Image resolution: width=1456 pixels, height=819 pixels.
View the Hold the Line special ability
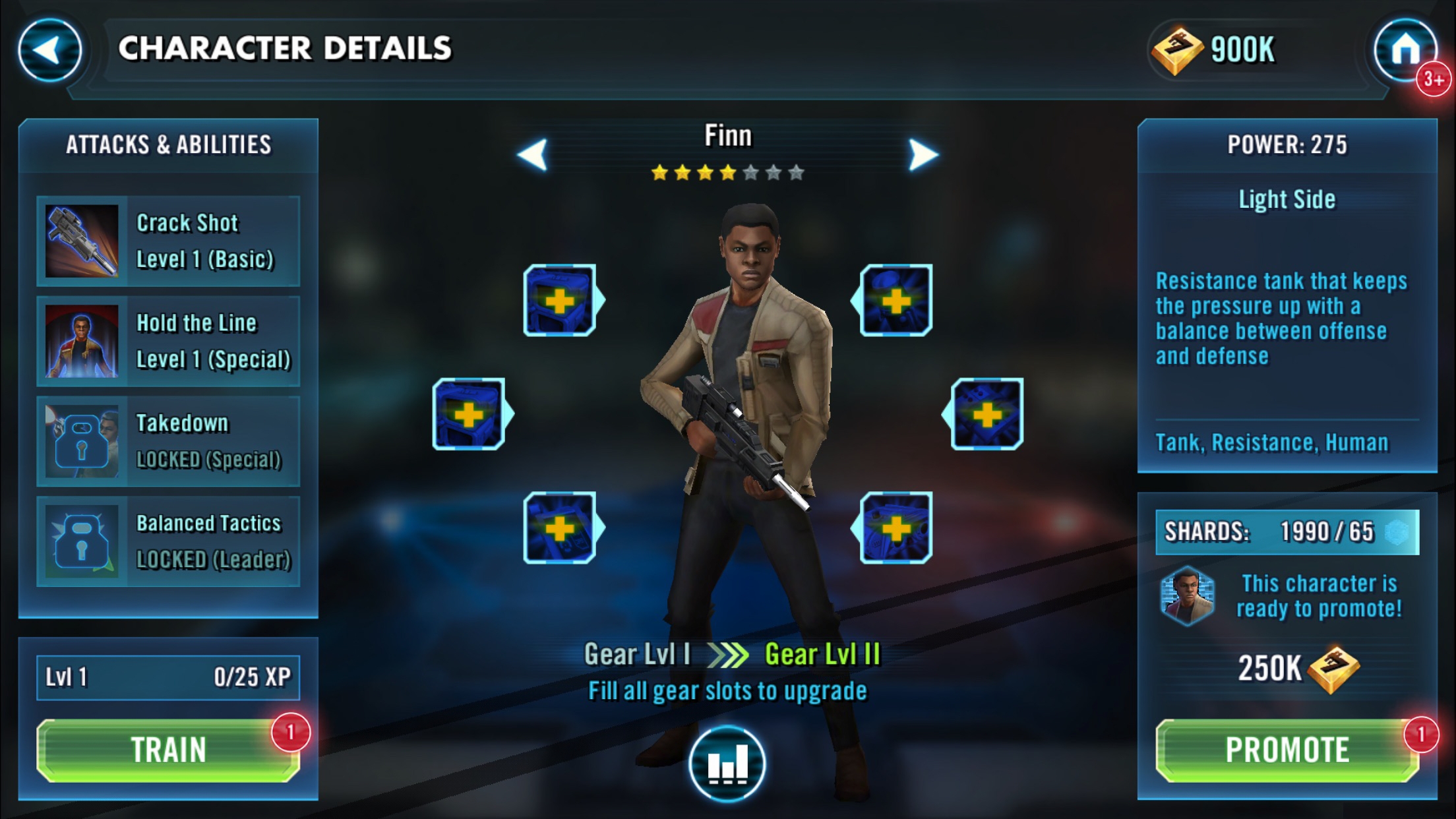point(168,342)
